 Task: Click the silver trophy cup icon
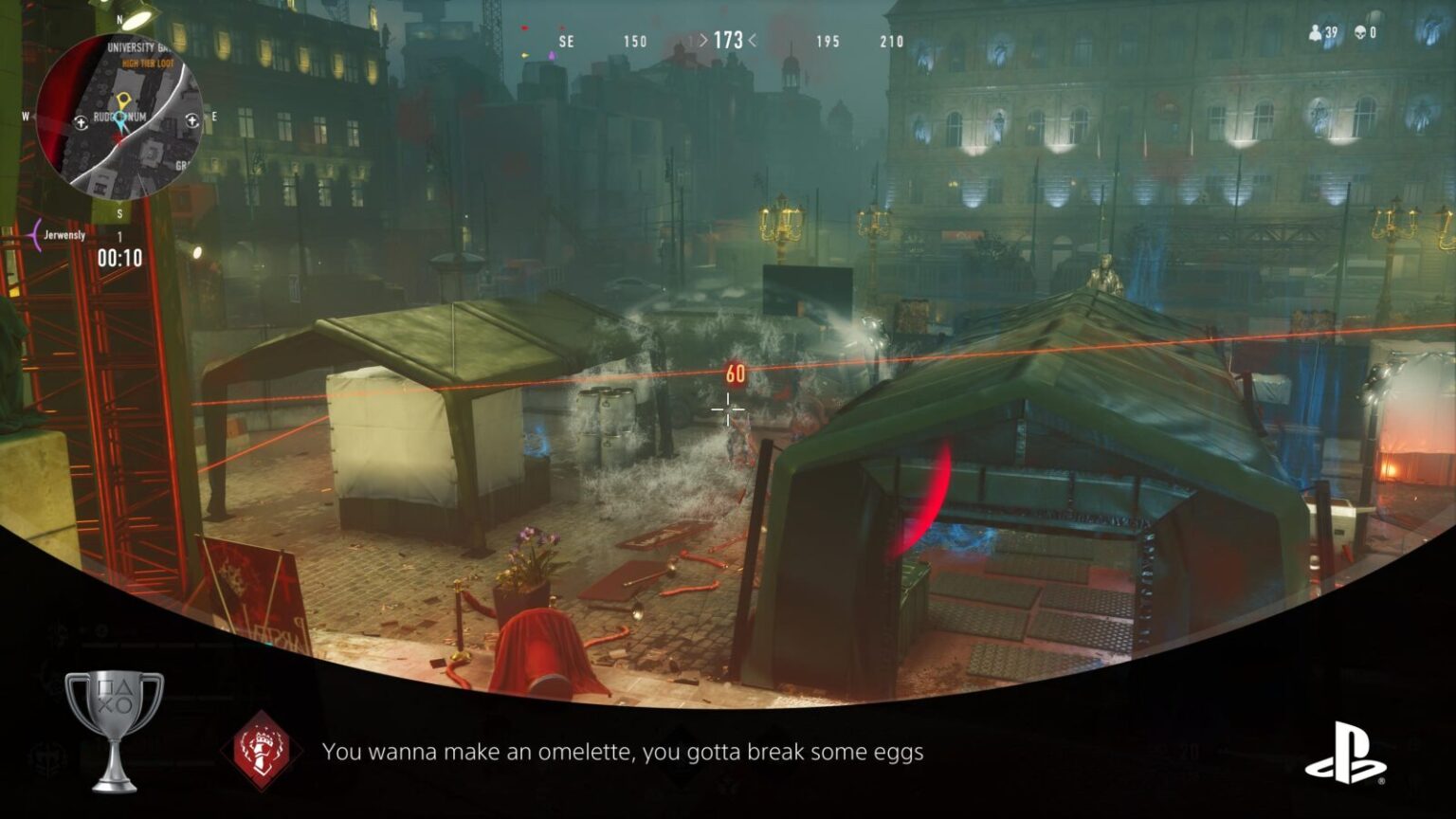pyautogui.click(x=114, y=728)
